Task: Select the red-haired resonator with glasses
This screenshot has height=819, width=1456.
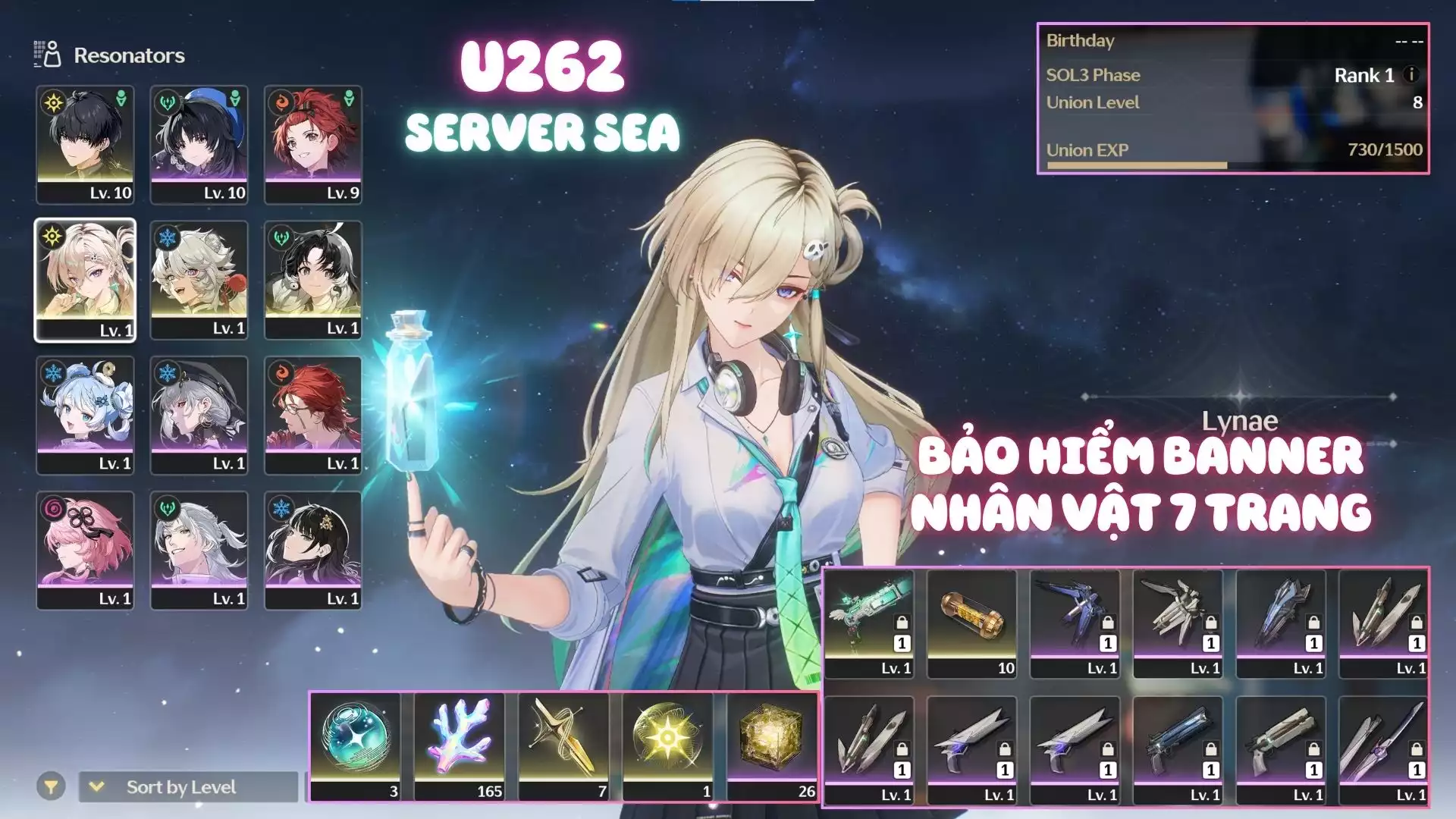Action: (312, 414)
